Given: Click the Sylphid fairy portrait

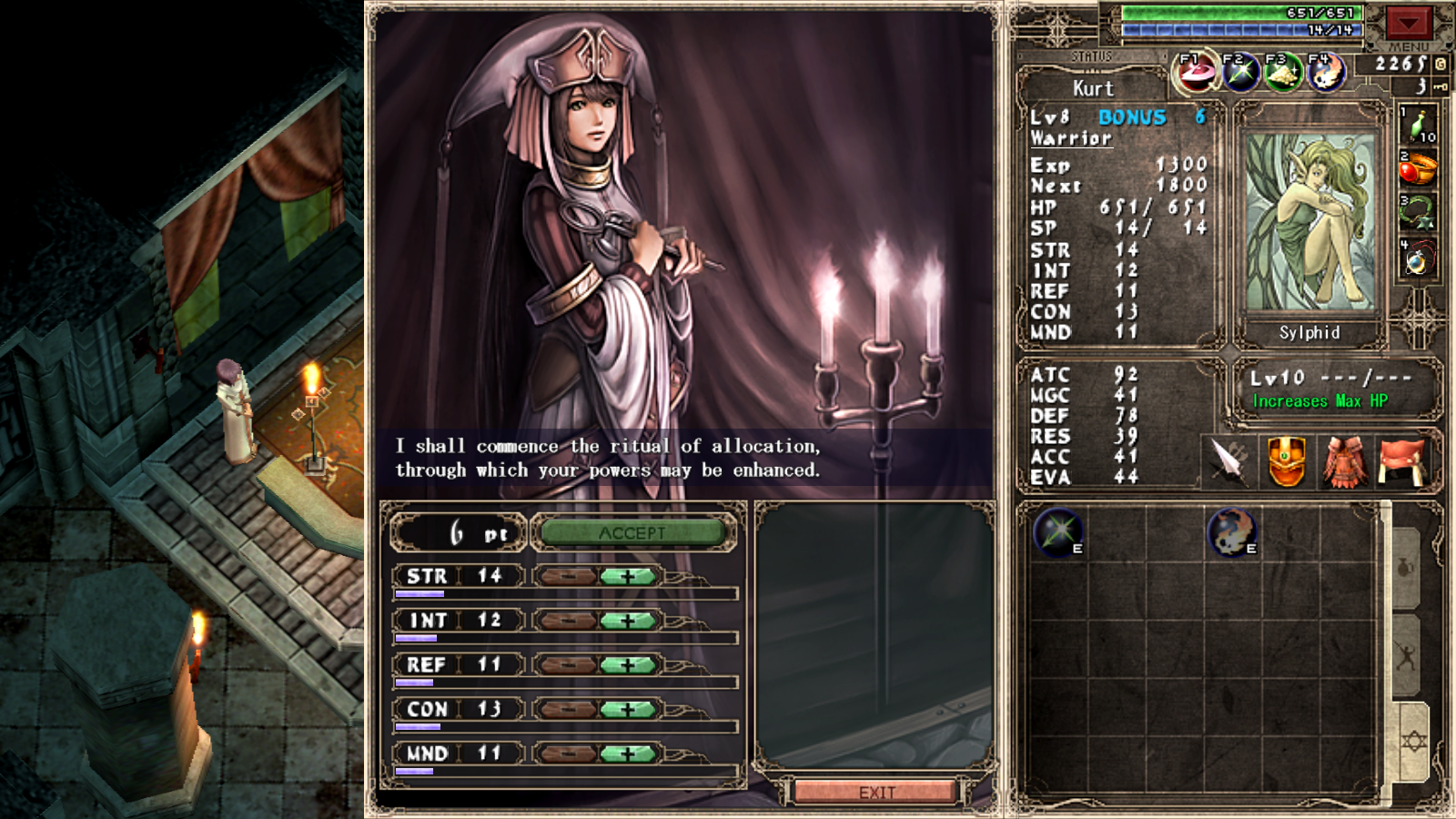Looking at the screenshot, I should click(x=1309, y=223).
